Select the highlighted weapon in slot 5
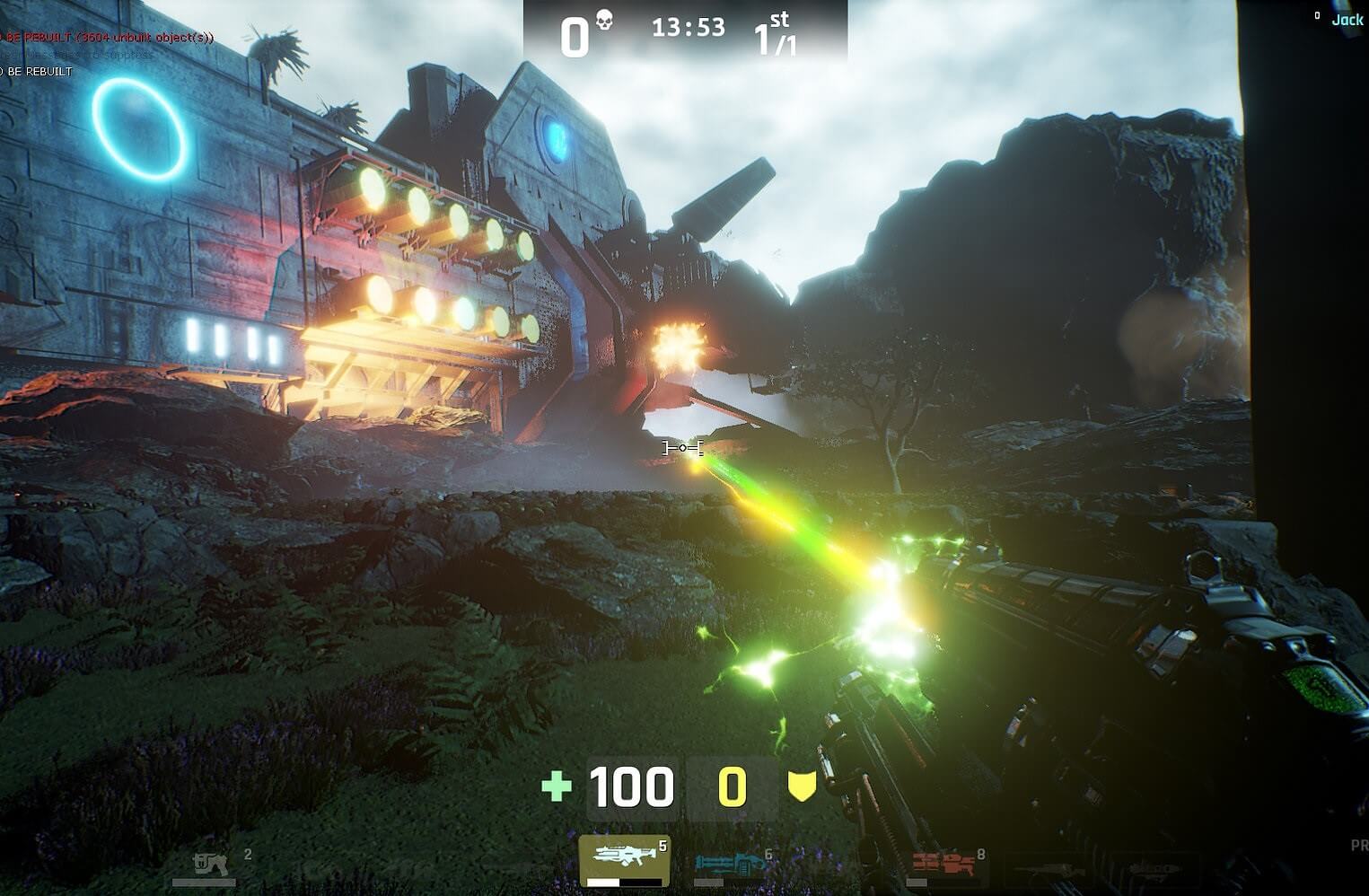The image size is (1369, 896). pos(624,861)
